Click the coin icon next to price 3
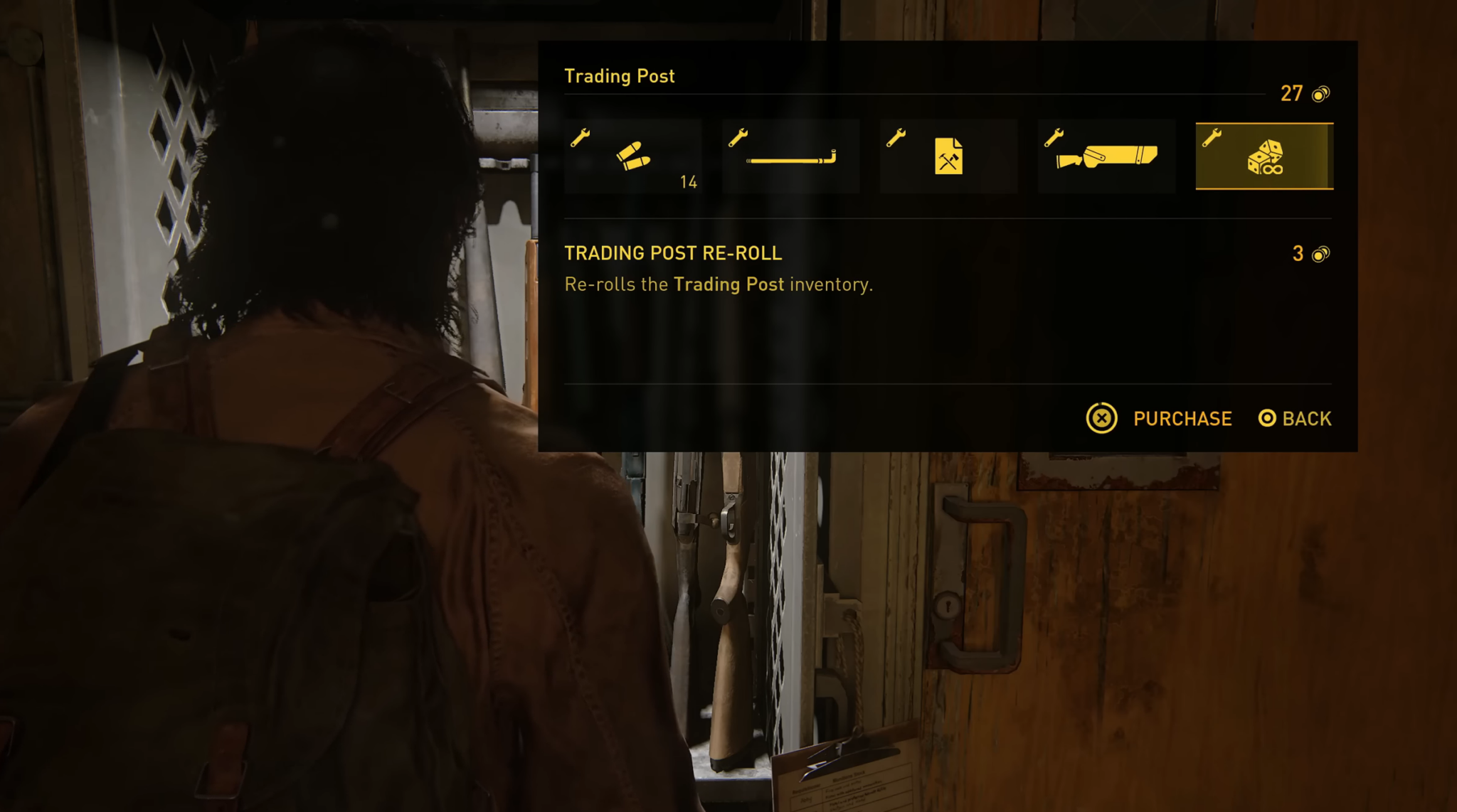Viewport: 1457px width, 812px height. pyautogui.click(x=1321, y=253)
